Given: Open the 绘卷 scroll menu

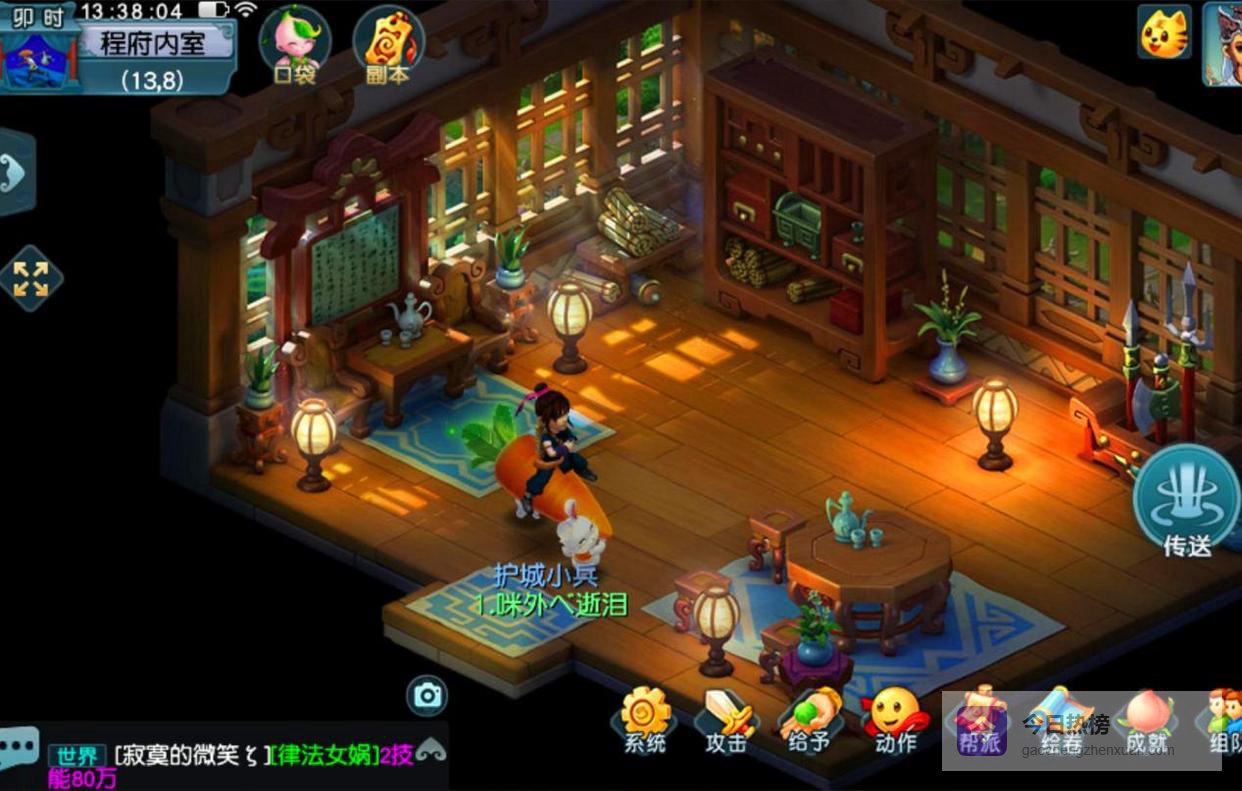Looking at the screenshot, I should [1062, 718].
